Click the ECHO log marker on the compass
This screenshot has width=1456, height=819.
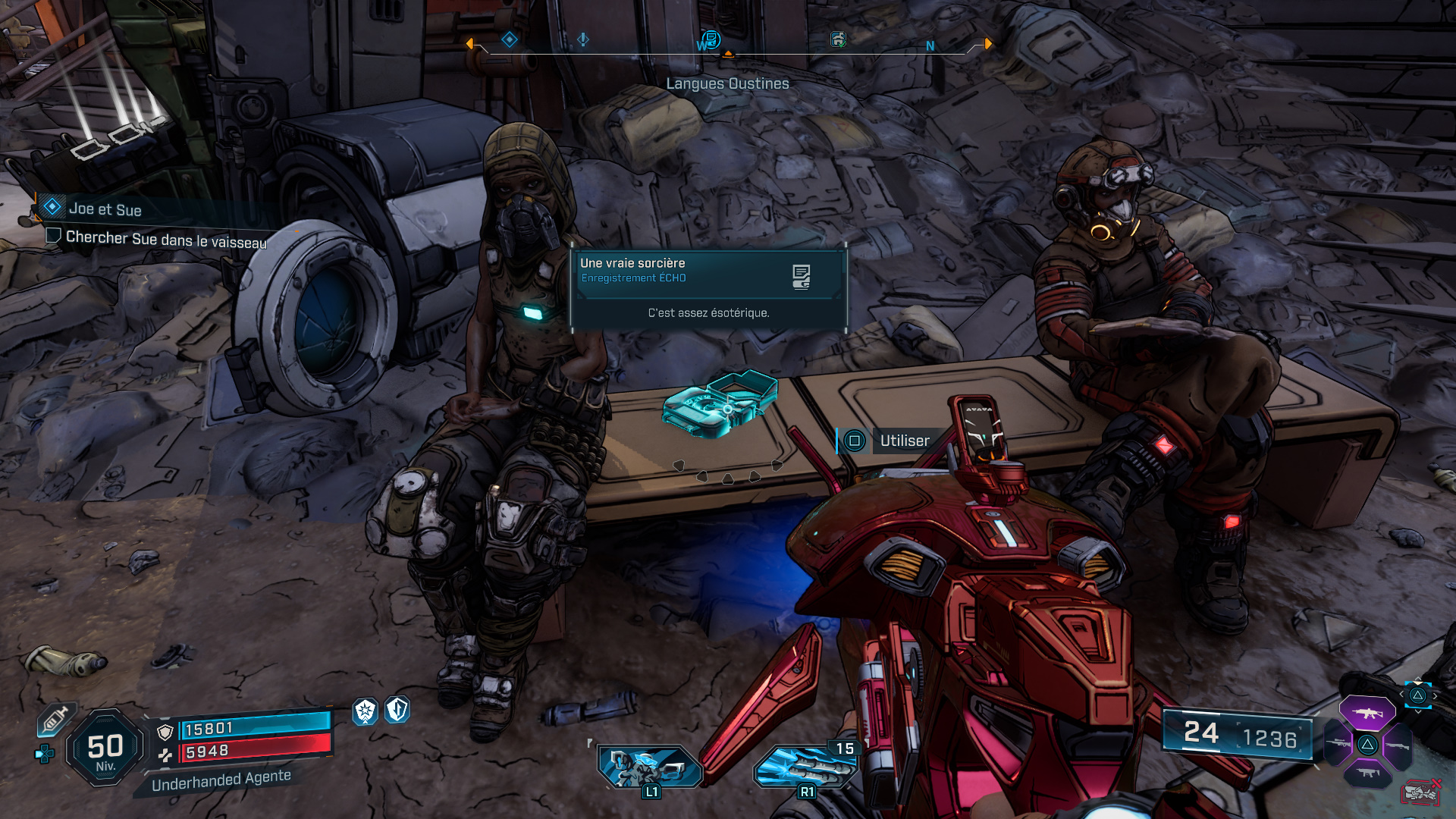[x=711, y=39]
